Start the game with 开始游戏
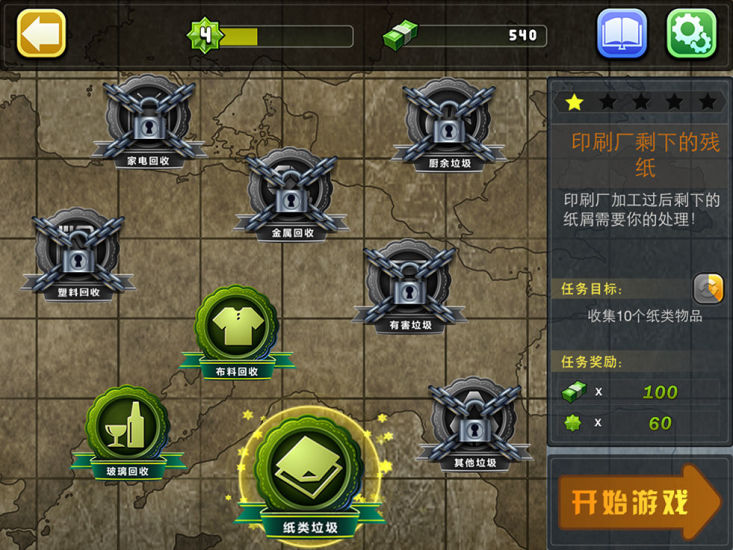The image size is (733, 550). pyautogui.click(x=639, y=502)
